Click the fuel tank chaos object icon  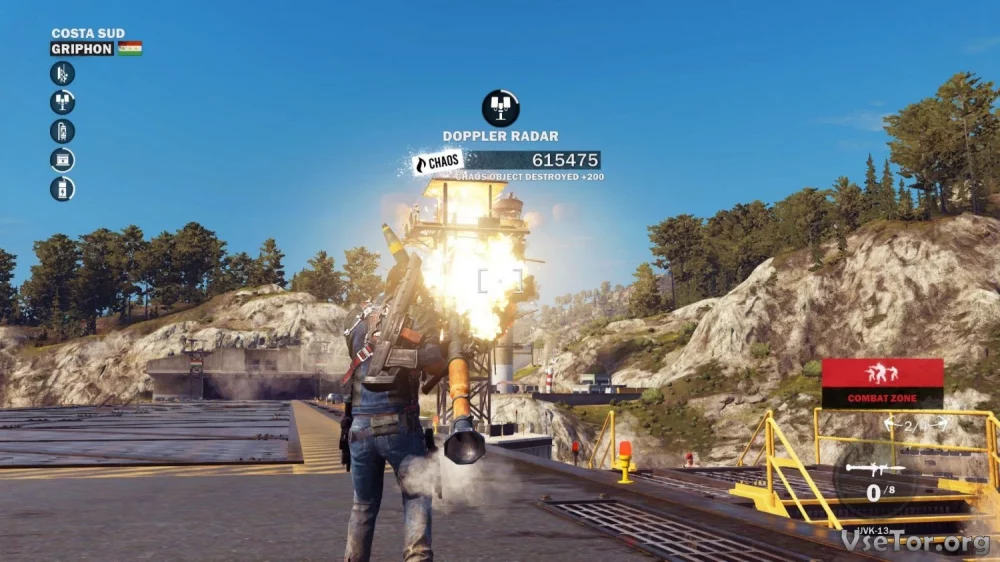pyautogui.click(x=62, y=131)
